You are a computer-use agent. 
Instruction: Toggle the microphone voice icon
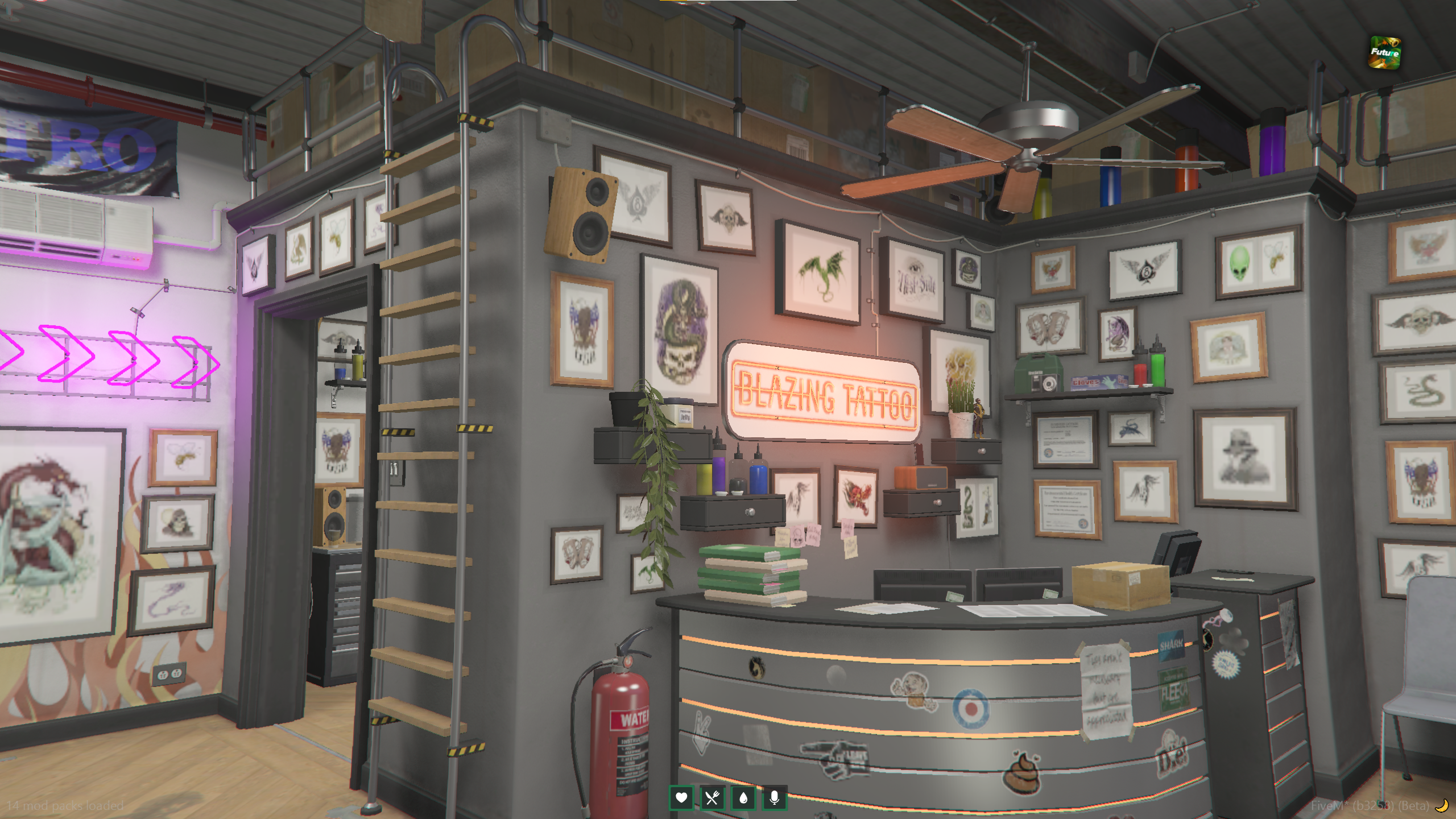(774, 798)
